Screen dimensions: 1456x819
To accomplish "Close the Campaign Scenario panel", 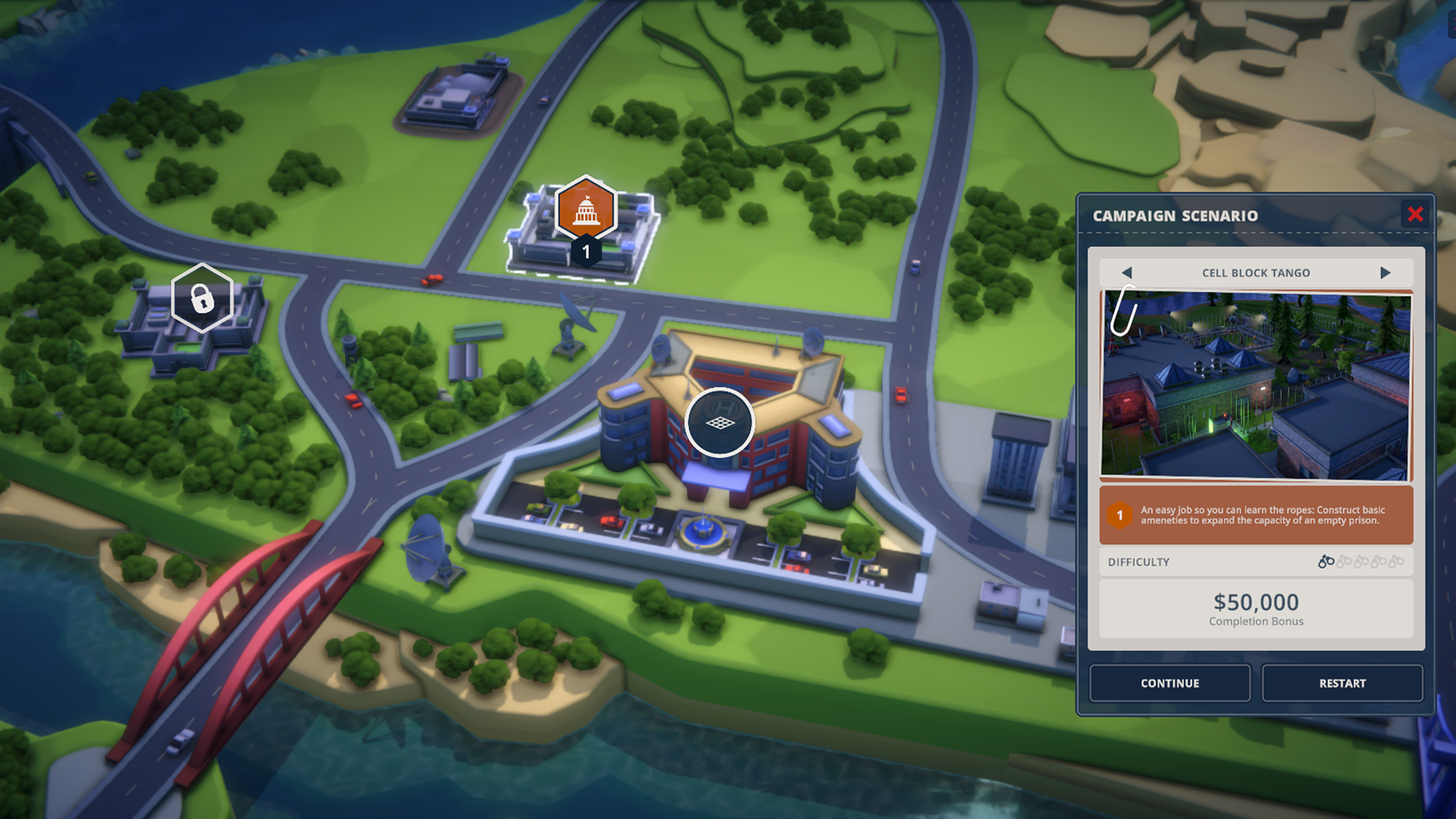I will [x=1415, y=215].
